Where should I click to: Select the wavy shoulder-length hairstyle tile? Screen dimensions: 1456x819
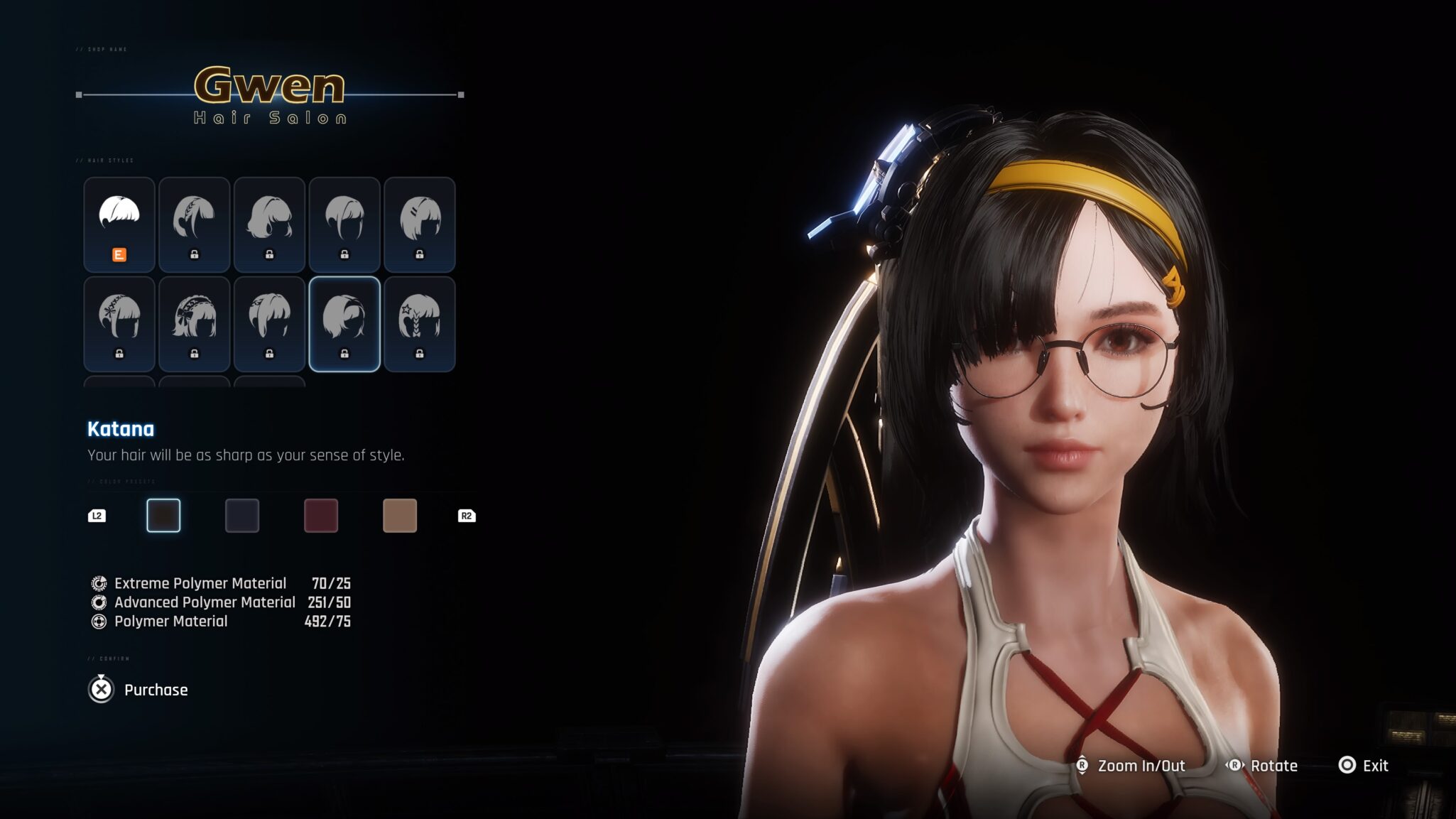pos(269,224)
